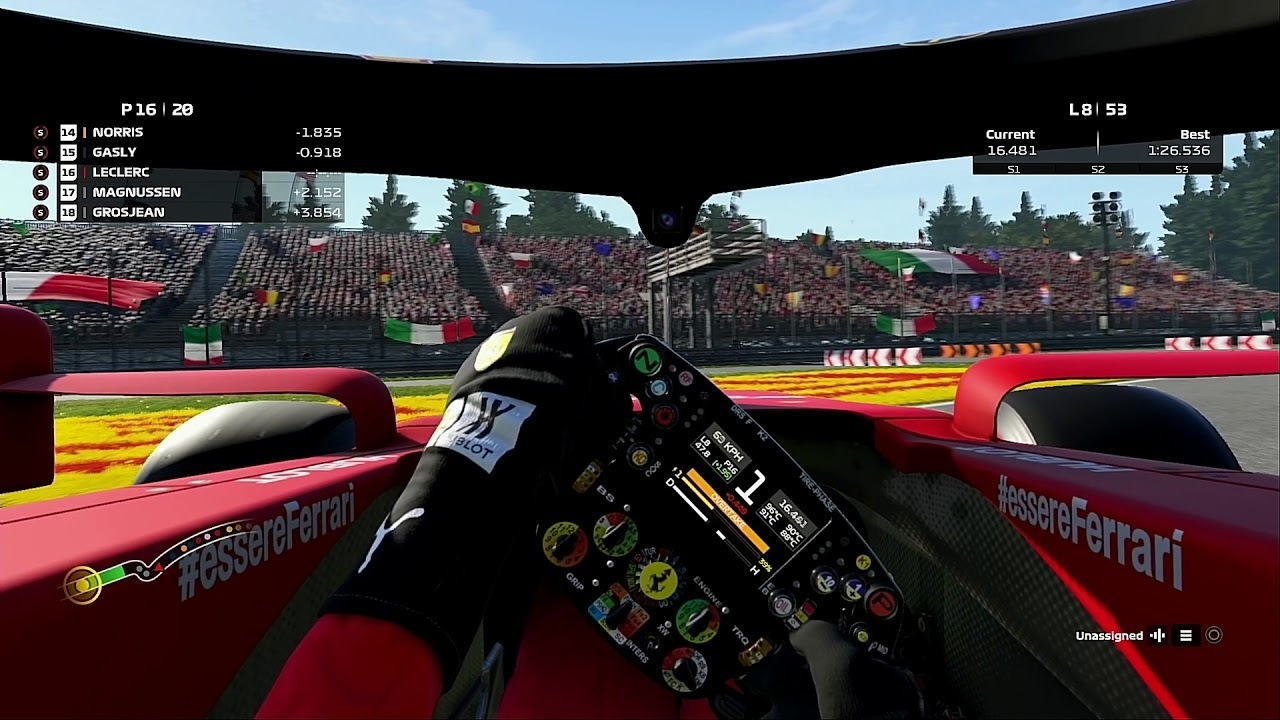Viewport: 1280px width, 720px height.
Task: Open the three-line menu icon
Action: point(1186,635)
